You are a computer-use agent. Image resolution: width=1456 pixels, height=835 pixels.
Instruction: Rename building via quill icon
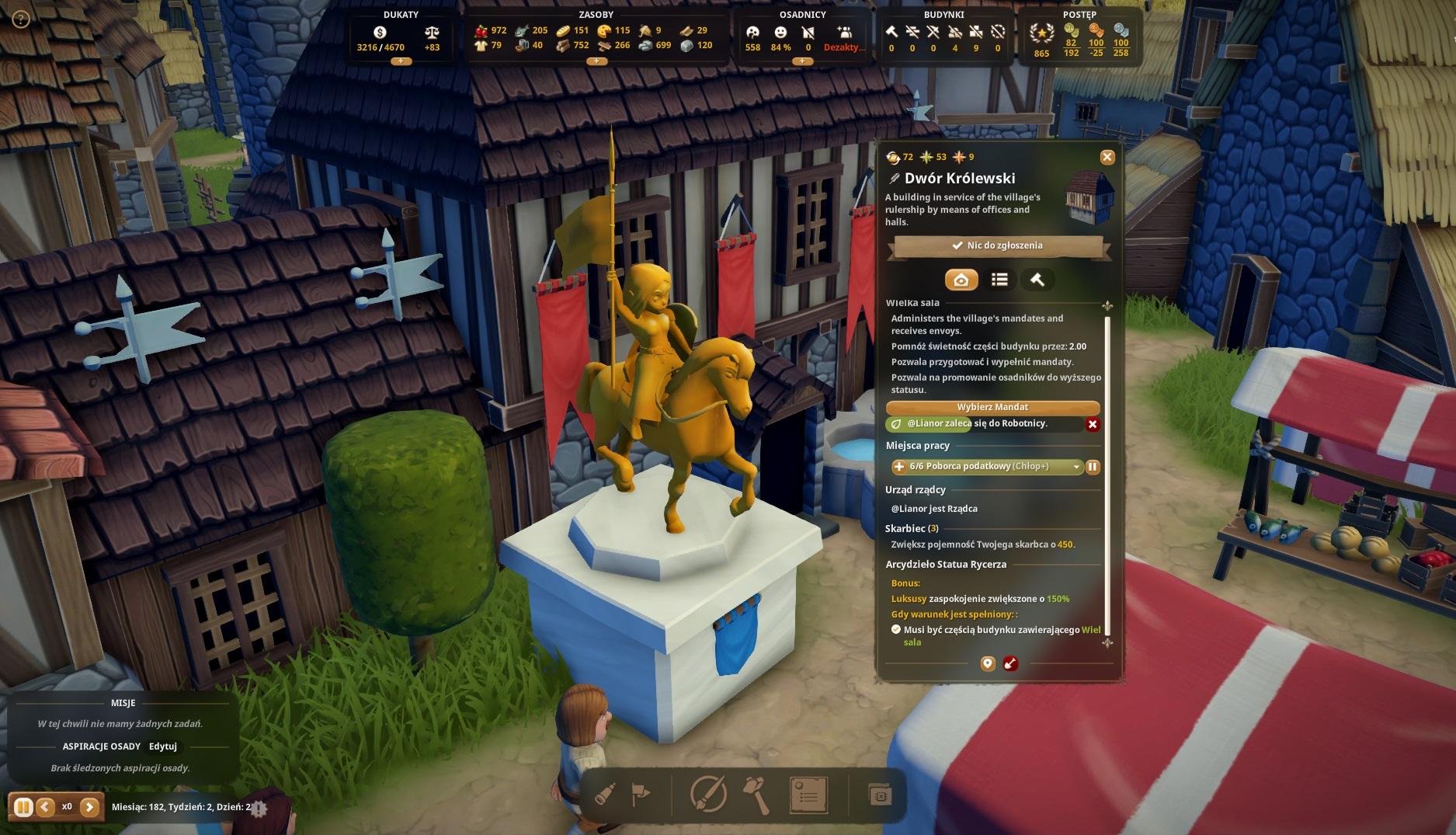pos(895,179)
